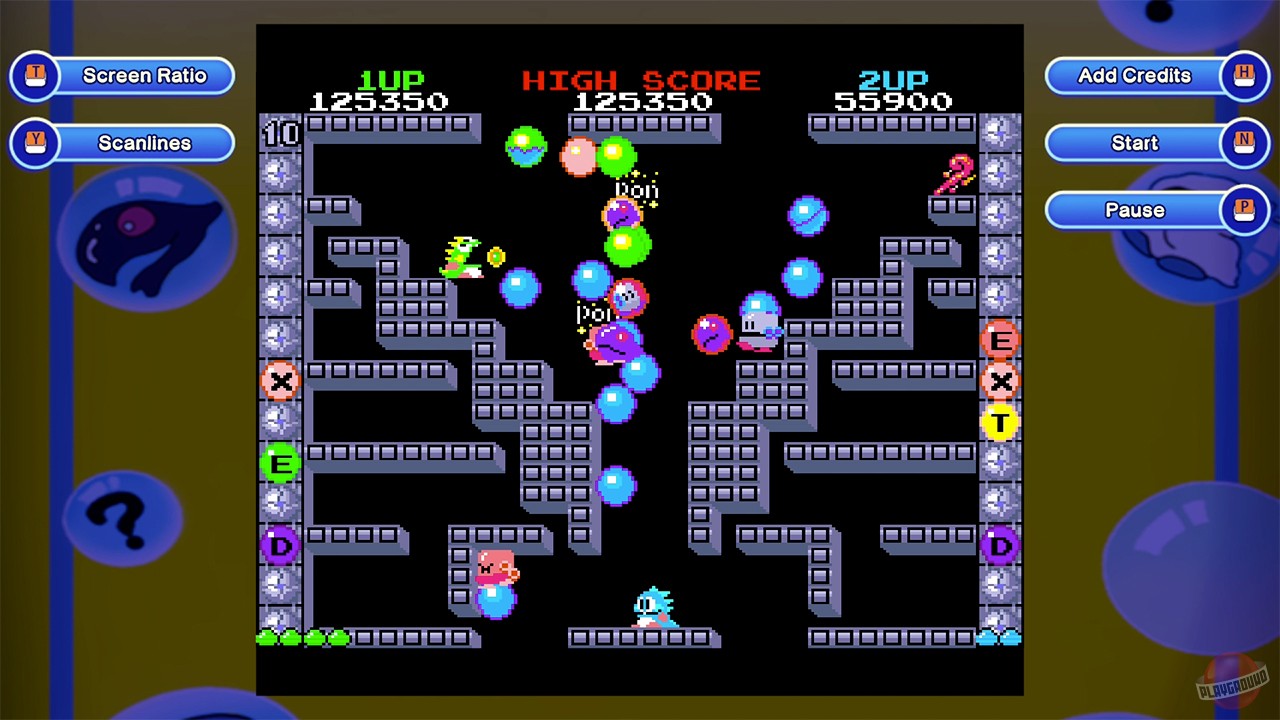Toggle the Scanlines display option
The width and height of the screenshot is (1280, 720).
(144, 143)
